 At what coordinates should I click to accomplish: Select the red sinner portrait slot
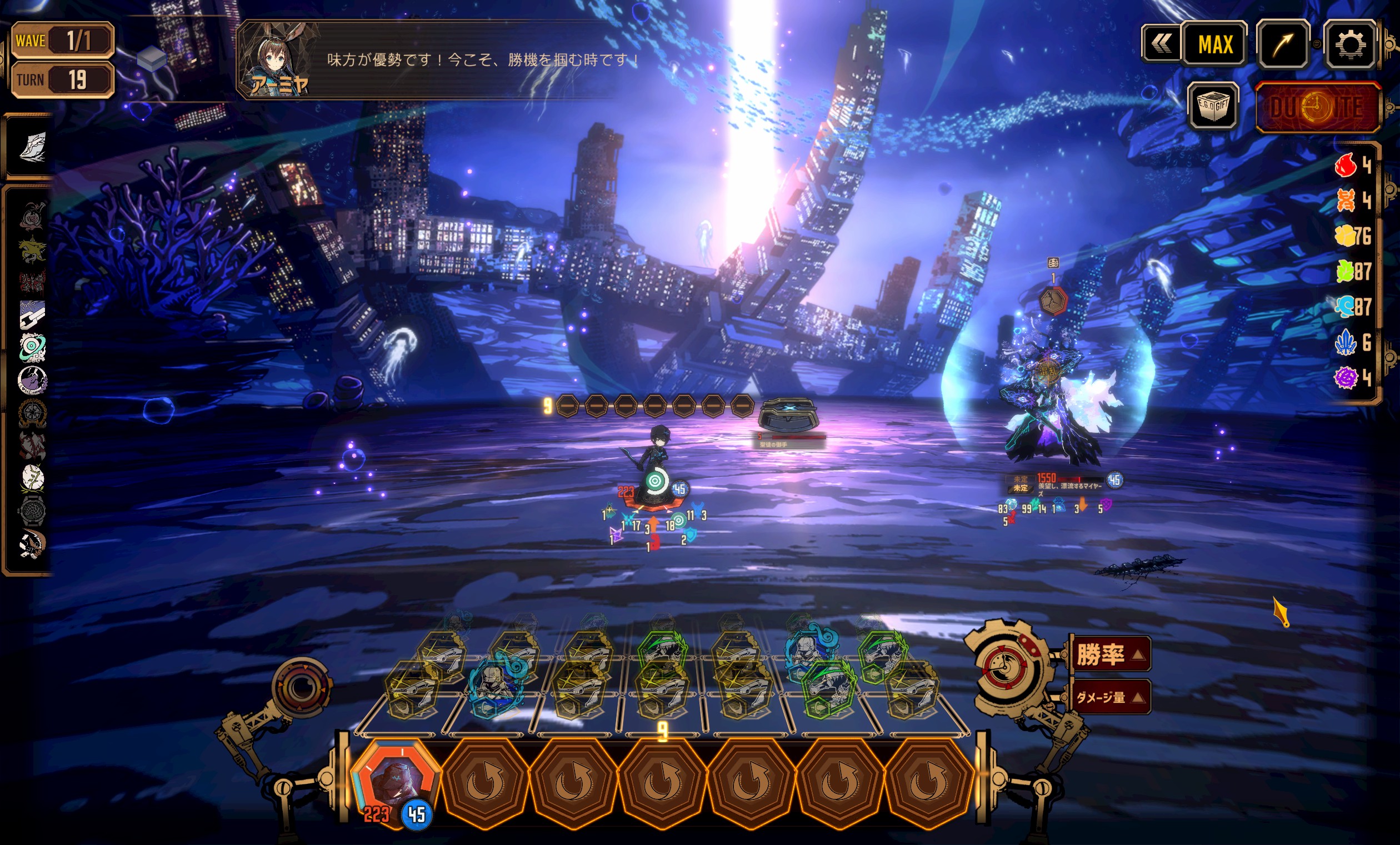click(394, 781)
